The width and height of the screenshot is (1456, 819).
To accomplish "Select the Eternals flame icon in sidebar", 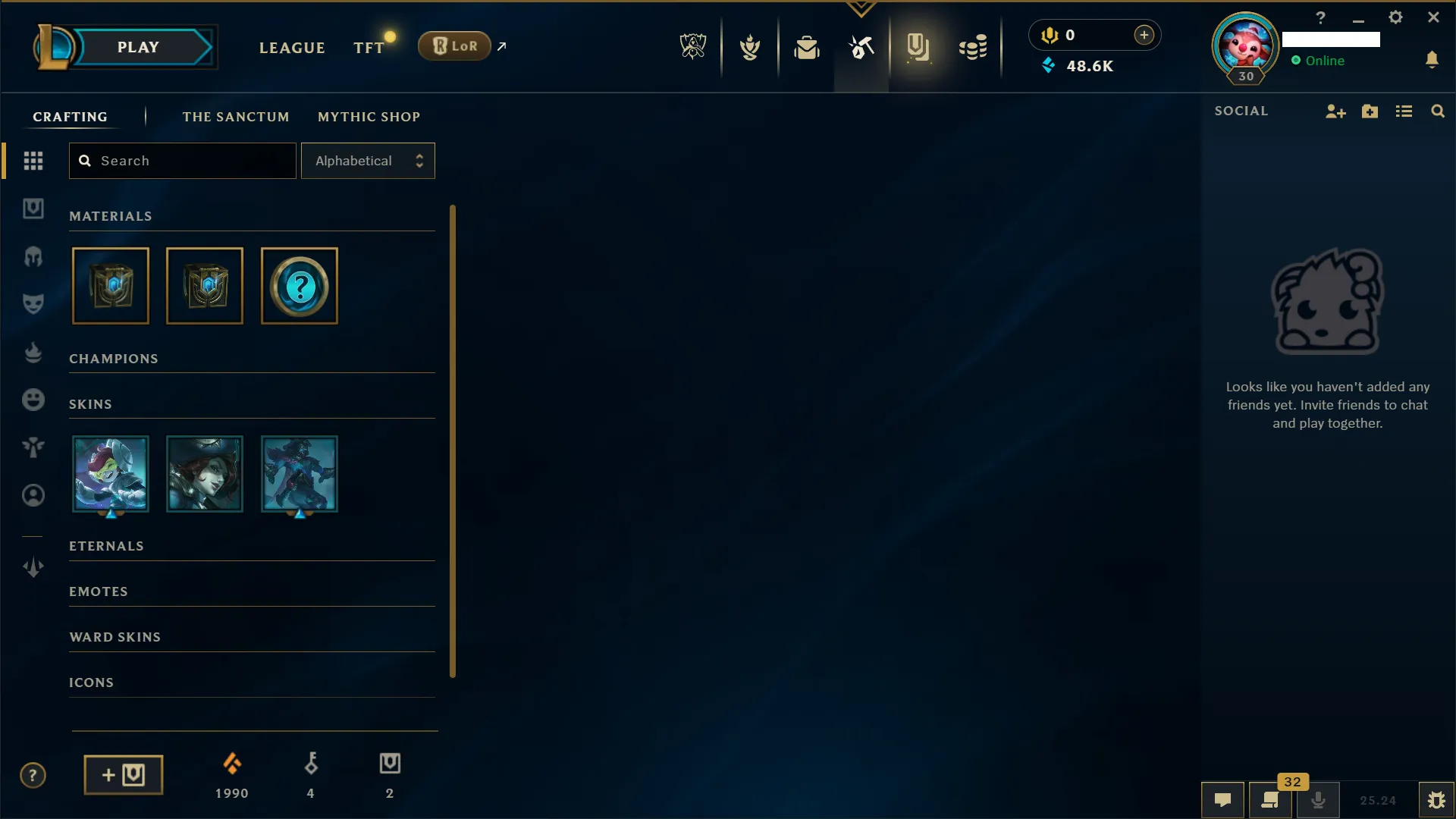I will click(33, 351).
